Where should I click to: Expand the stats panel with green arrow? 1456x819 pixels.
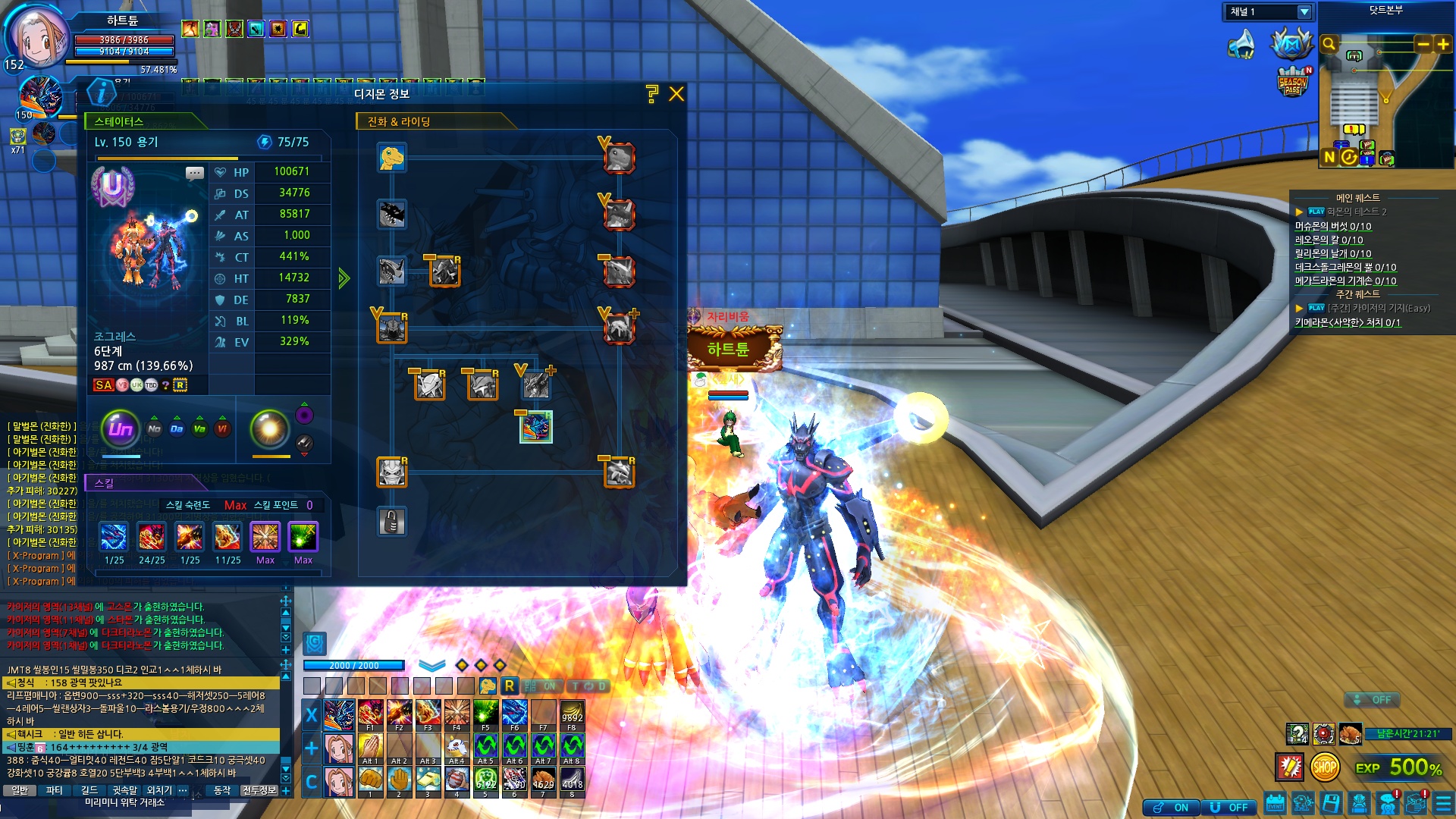click(344, 278)
